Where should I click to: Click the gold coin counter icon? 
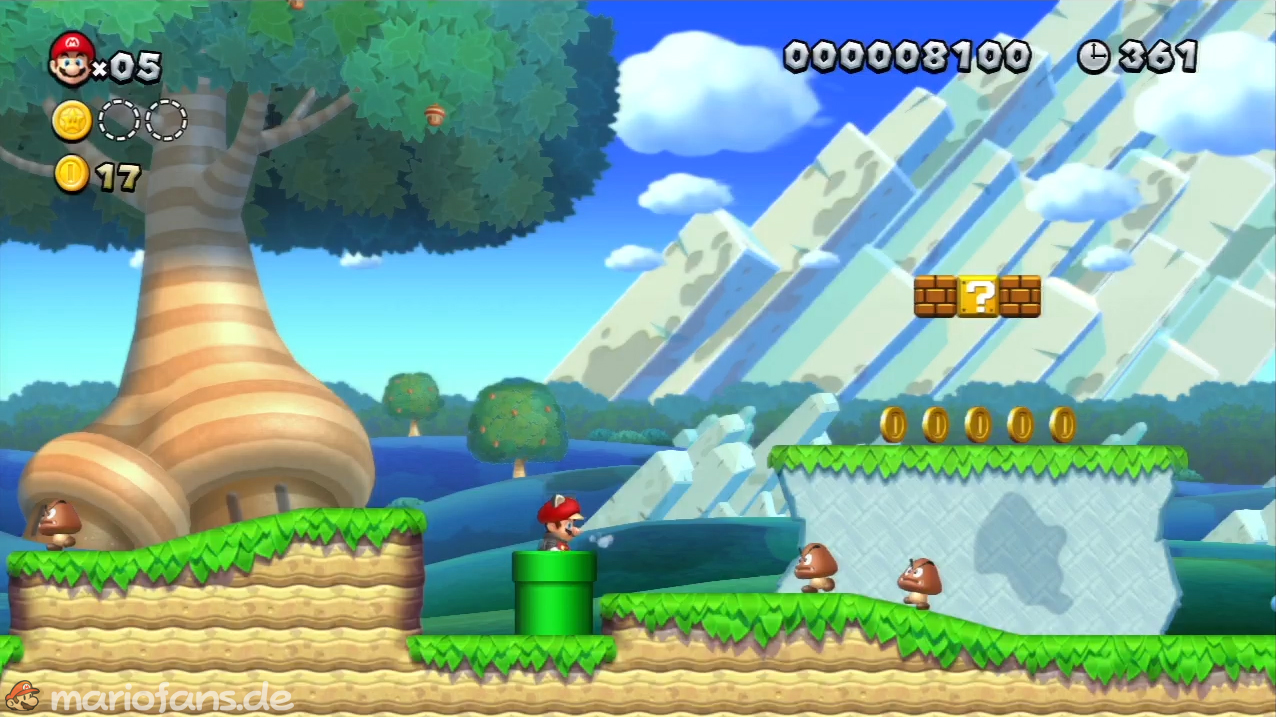[x=71, y=174]
